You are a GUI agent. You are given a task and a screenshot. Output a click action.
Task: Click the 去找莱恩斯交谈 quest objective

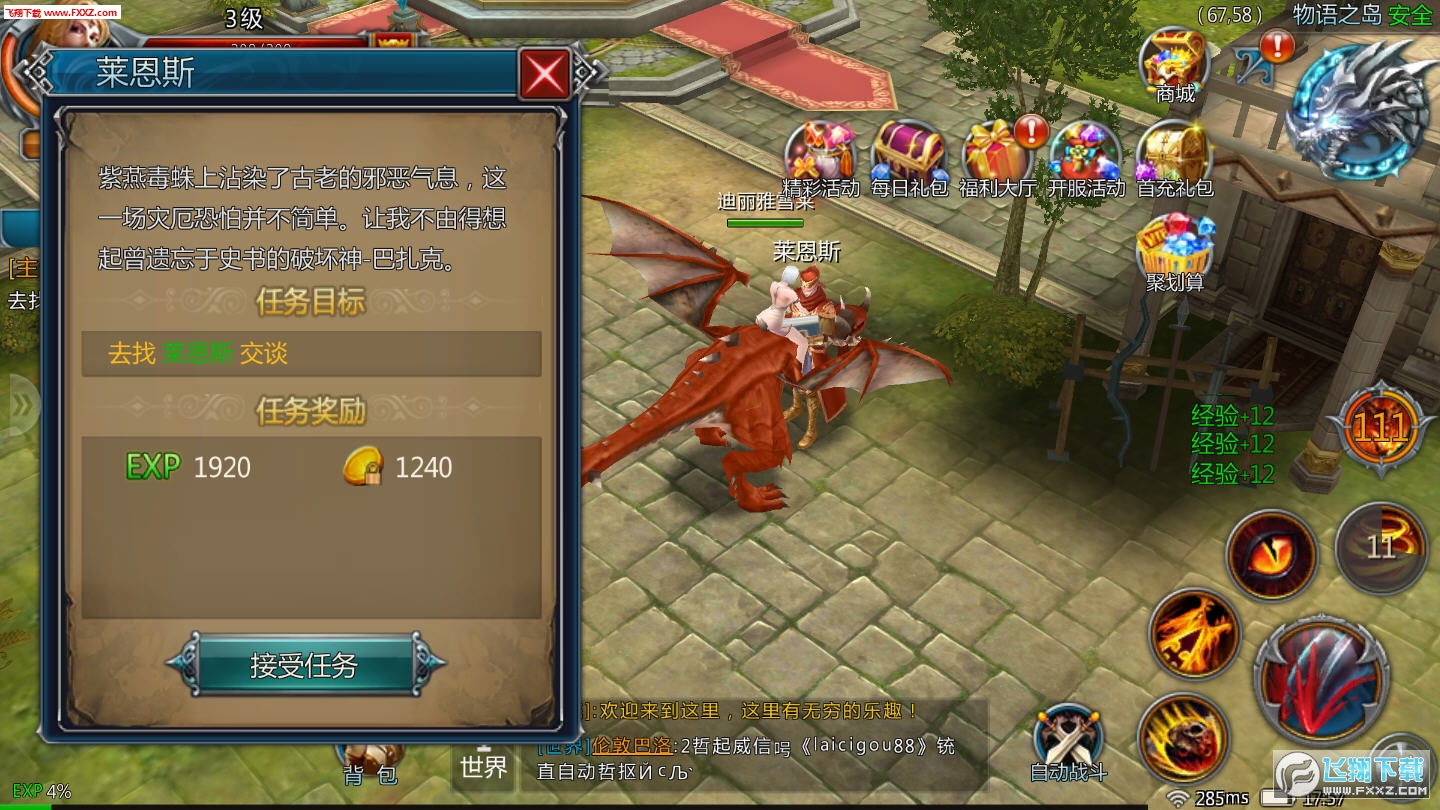coord(311,354)
